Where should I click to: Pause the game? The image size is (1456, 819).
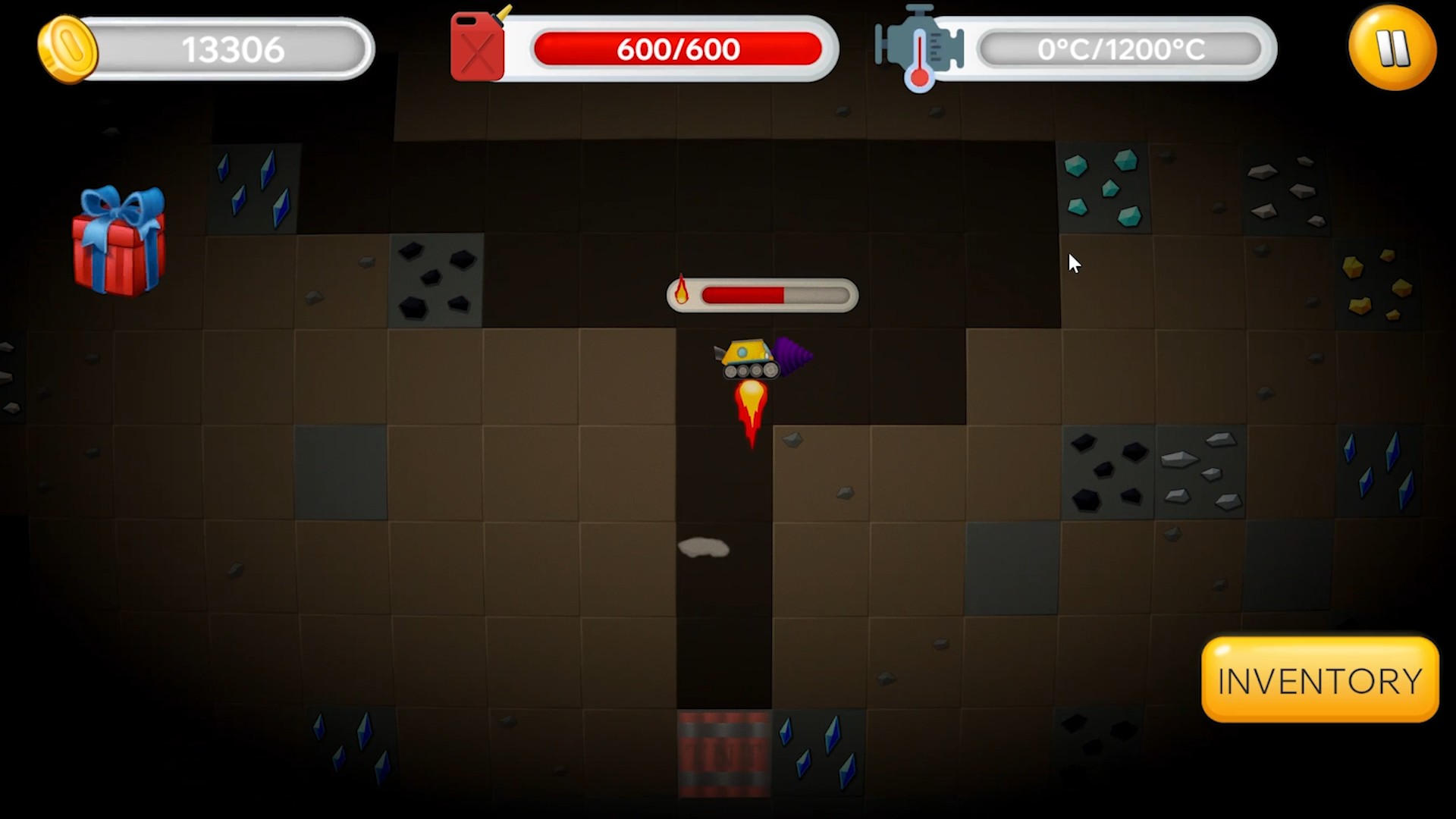click(x=1392, y=48)
